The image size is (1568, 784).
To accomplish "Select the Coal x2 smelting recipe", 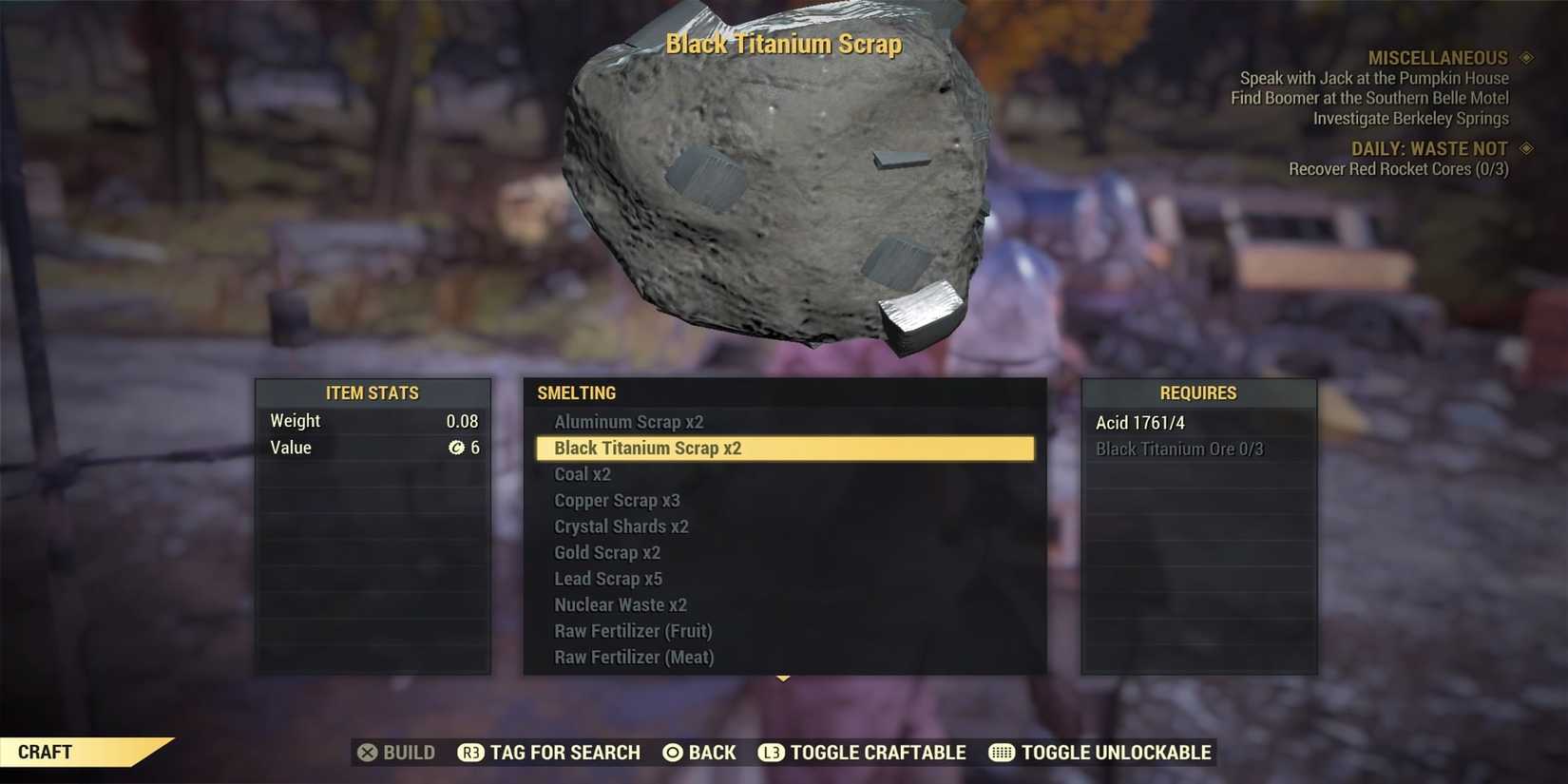I will [x=583, y=473].
